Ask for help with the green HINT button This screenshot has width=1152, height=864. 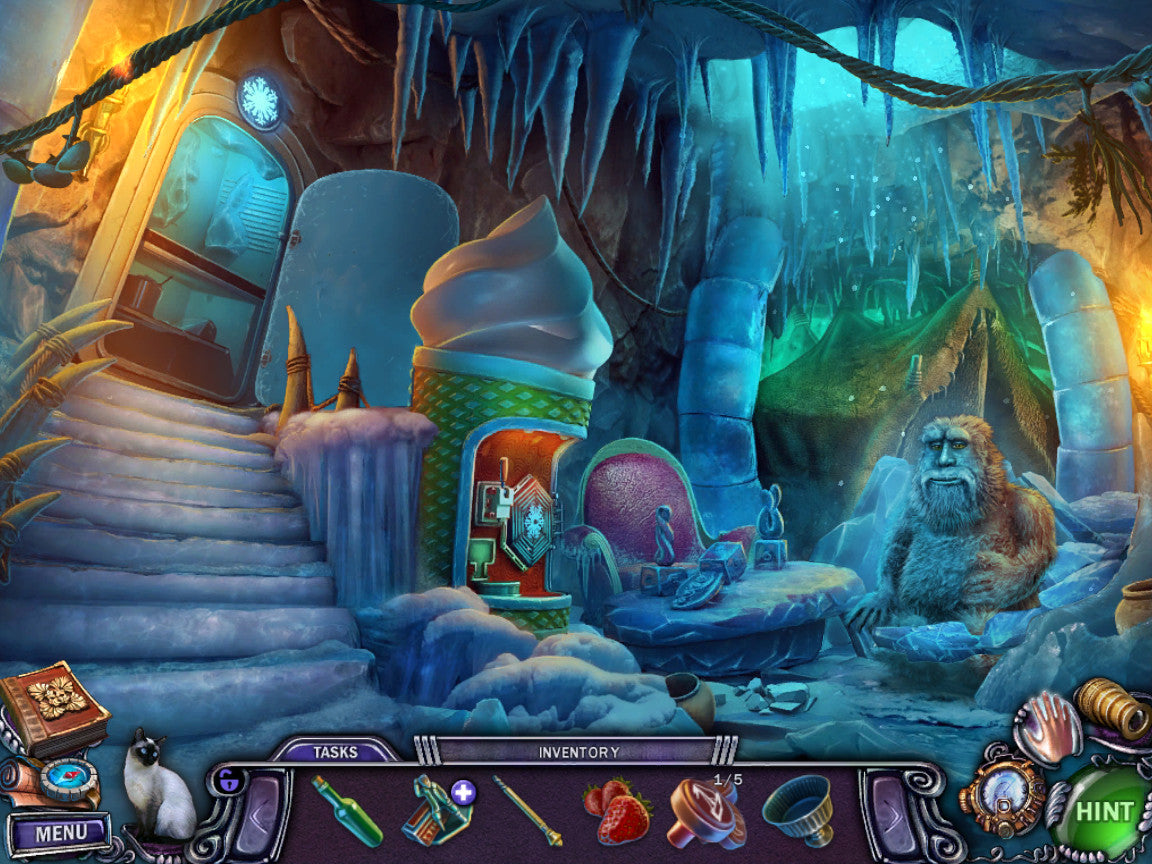(x=1104, y=811)
